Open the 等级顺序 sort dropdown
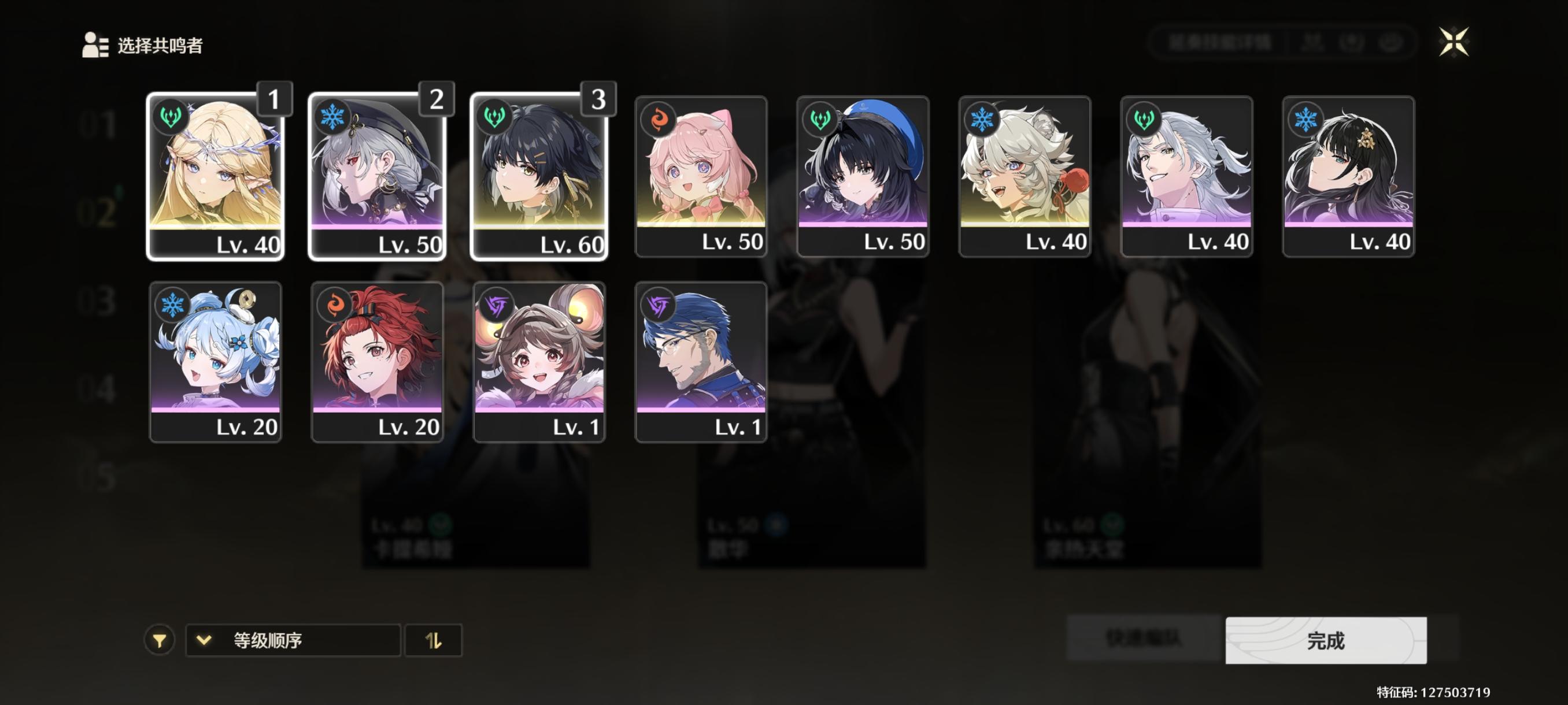This screenshot has width=1568, height=705. pos(292,640)
